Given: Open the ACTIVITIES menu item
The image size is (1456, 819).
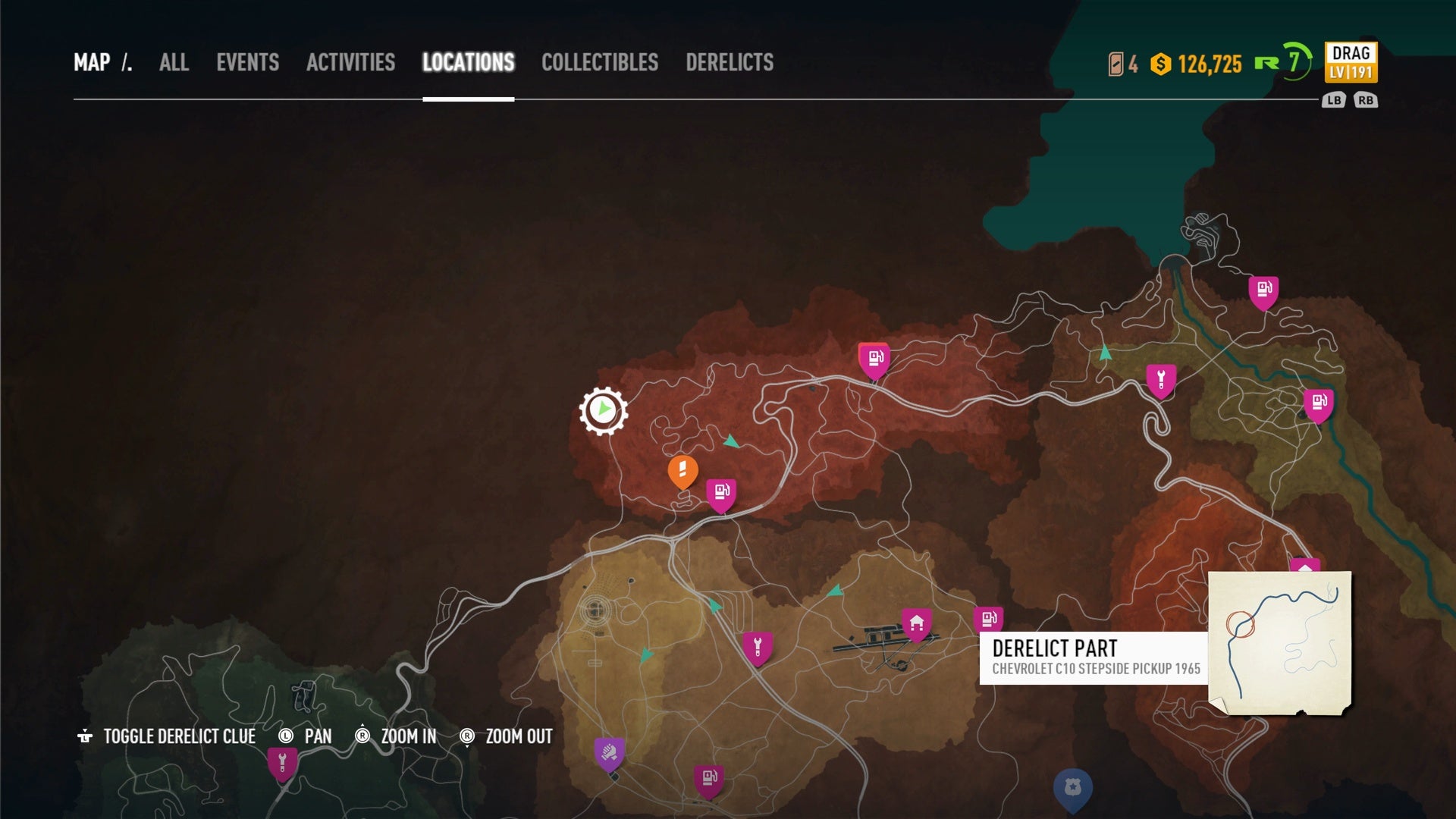Looking at the screenshot, I should click(x=350, y=63).
